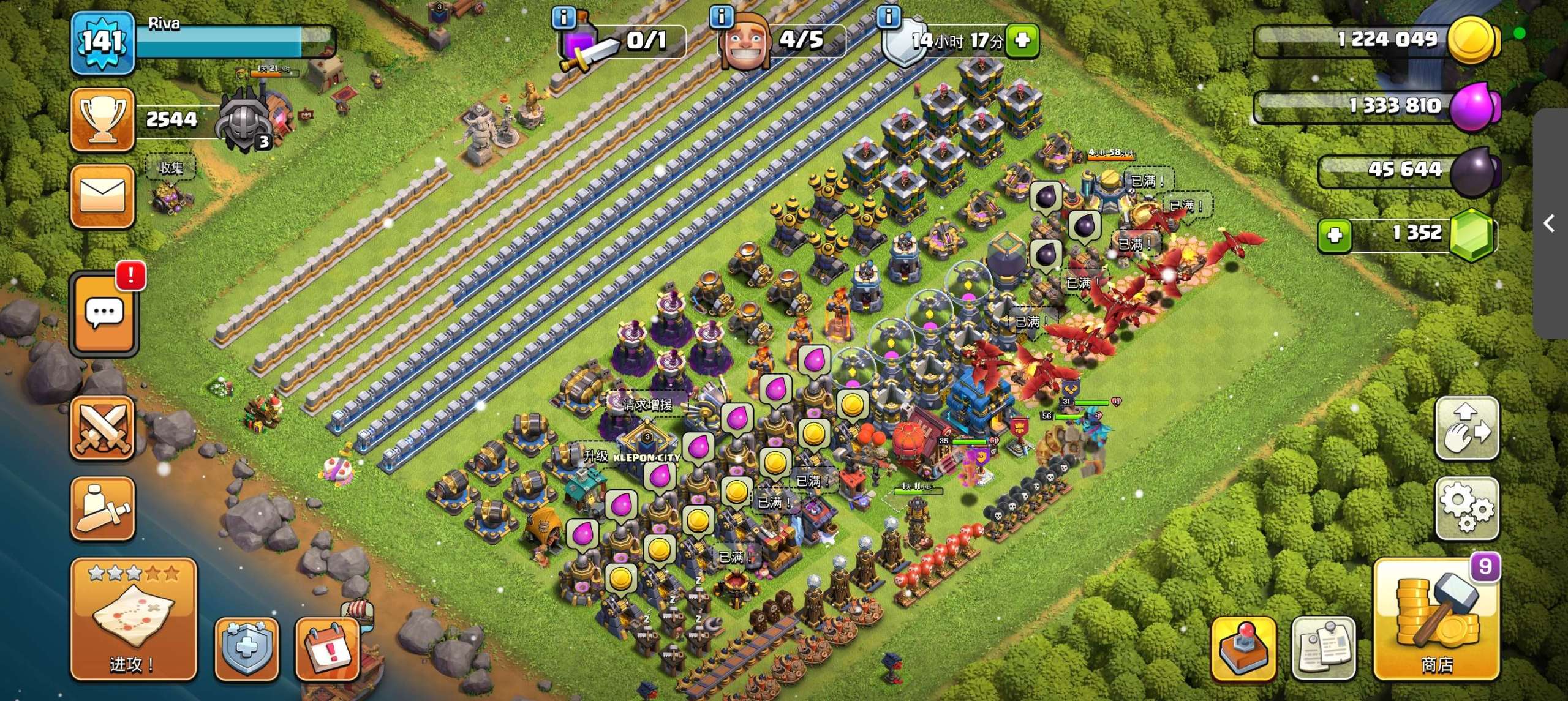
Task: Open the mail envelope inbox
Action: 102,196
